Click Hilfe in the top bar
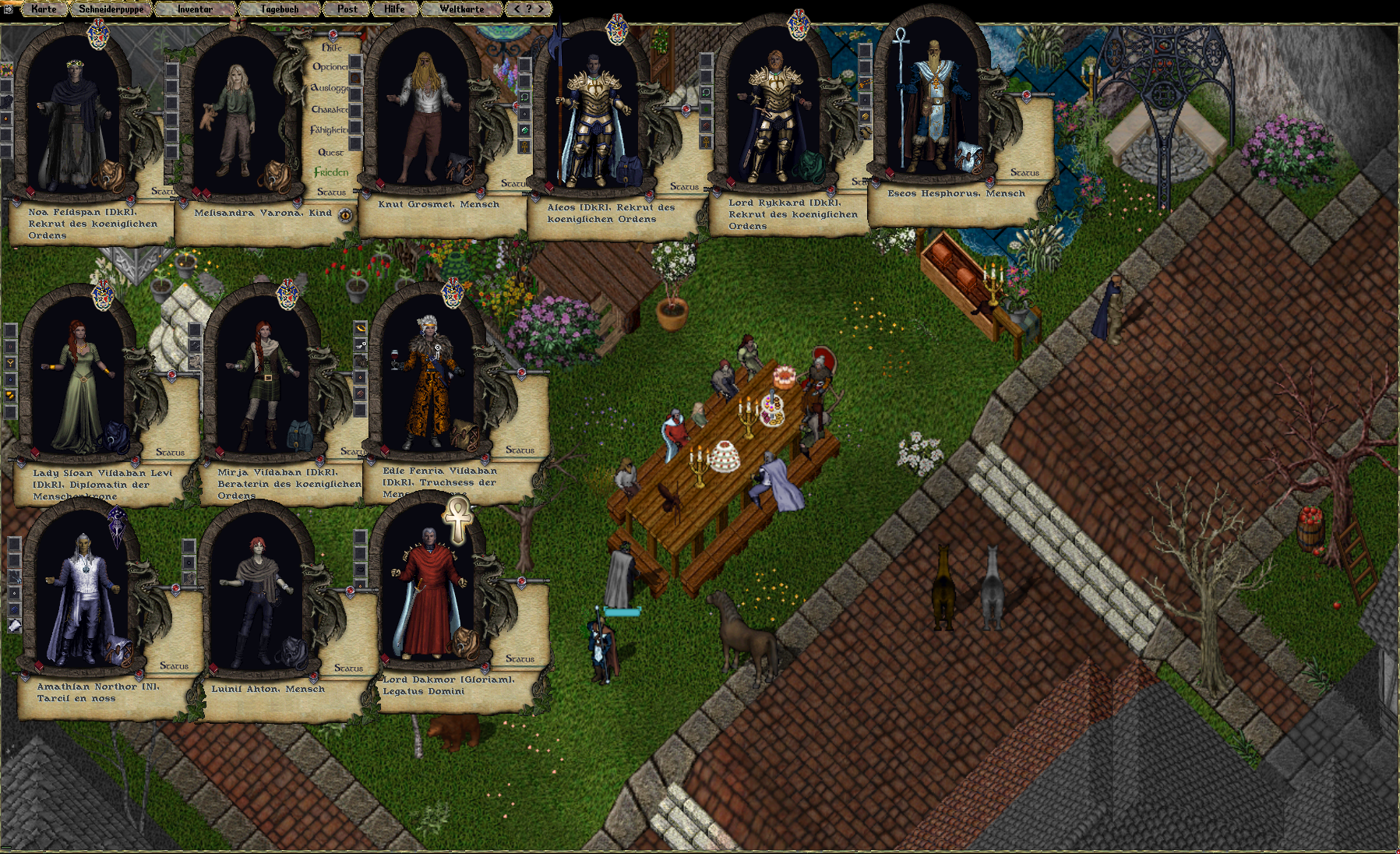Image resolution: width=1400 pixels, height=854 pixels. point(394,9)
